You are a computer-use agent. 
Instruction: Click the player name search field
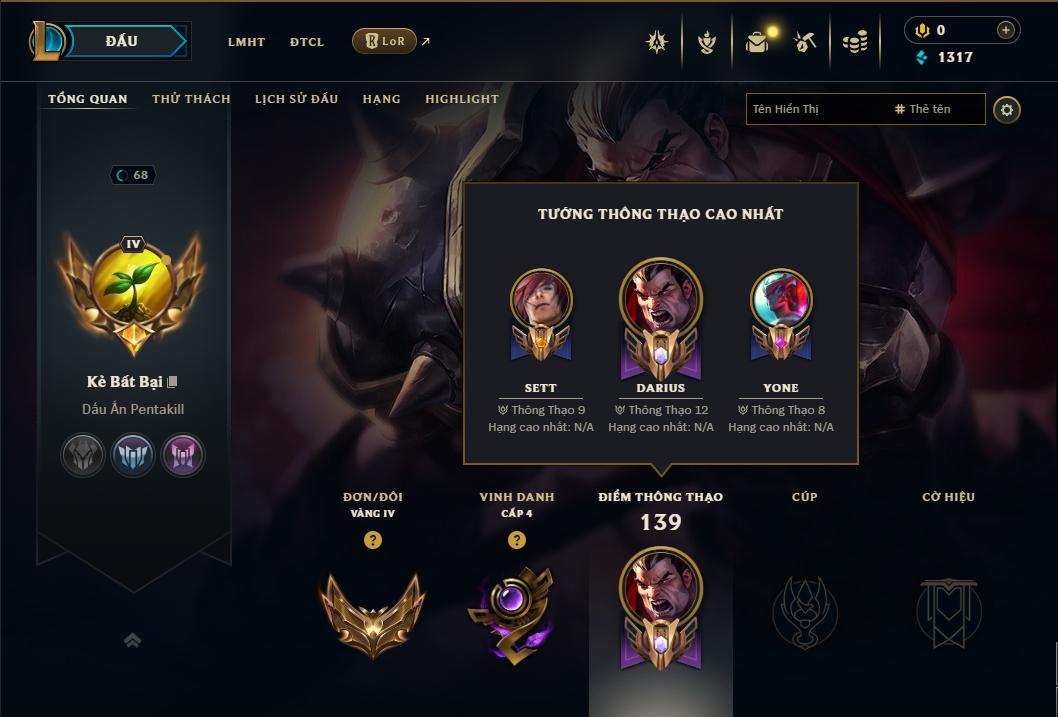tap(815, 109)
